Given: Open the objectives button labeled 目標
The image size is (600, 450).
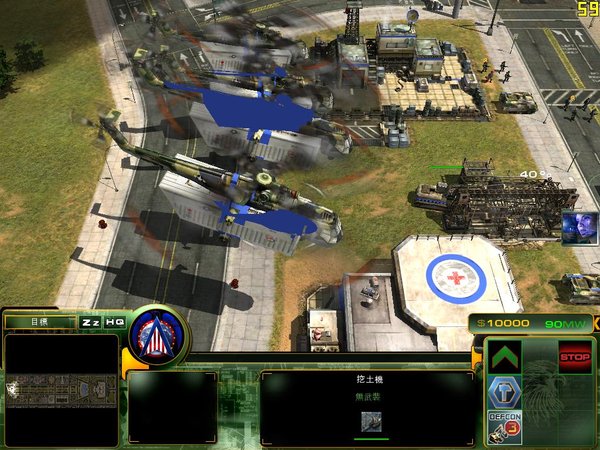Looking at the screenshot, I should coord(39,322).
